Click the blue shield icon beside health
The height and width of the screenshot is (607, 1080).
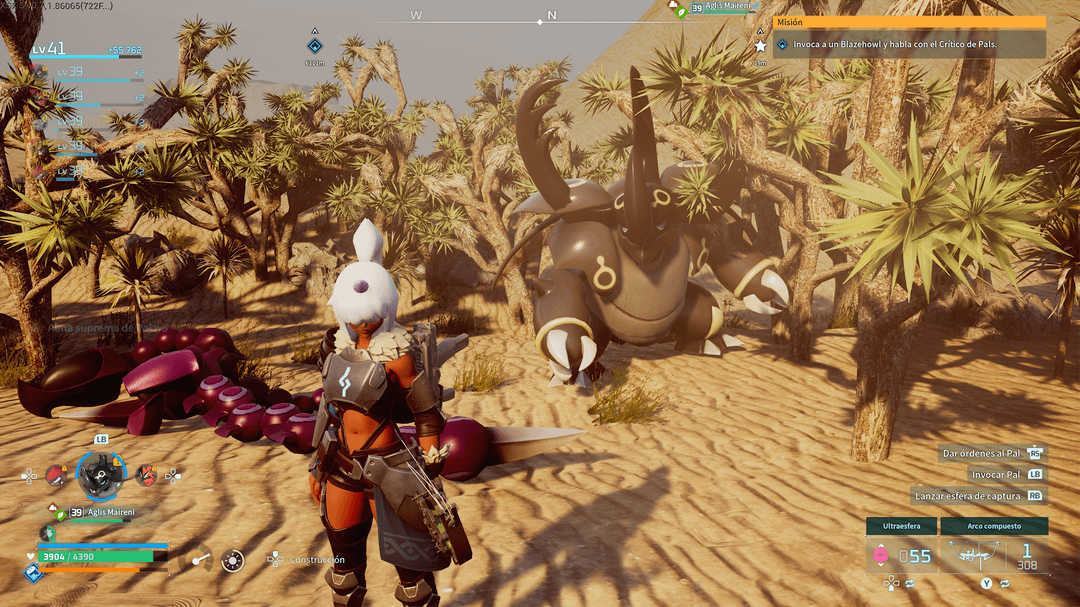tap(32, 573)
